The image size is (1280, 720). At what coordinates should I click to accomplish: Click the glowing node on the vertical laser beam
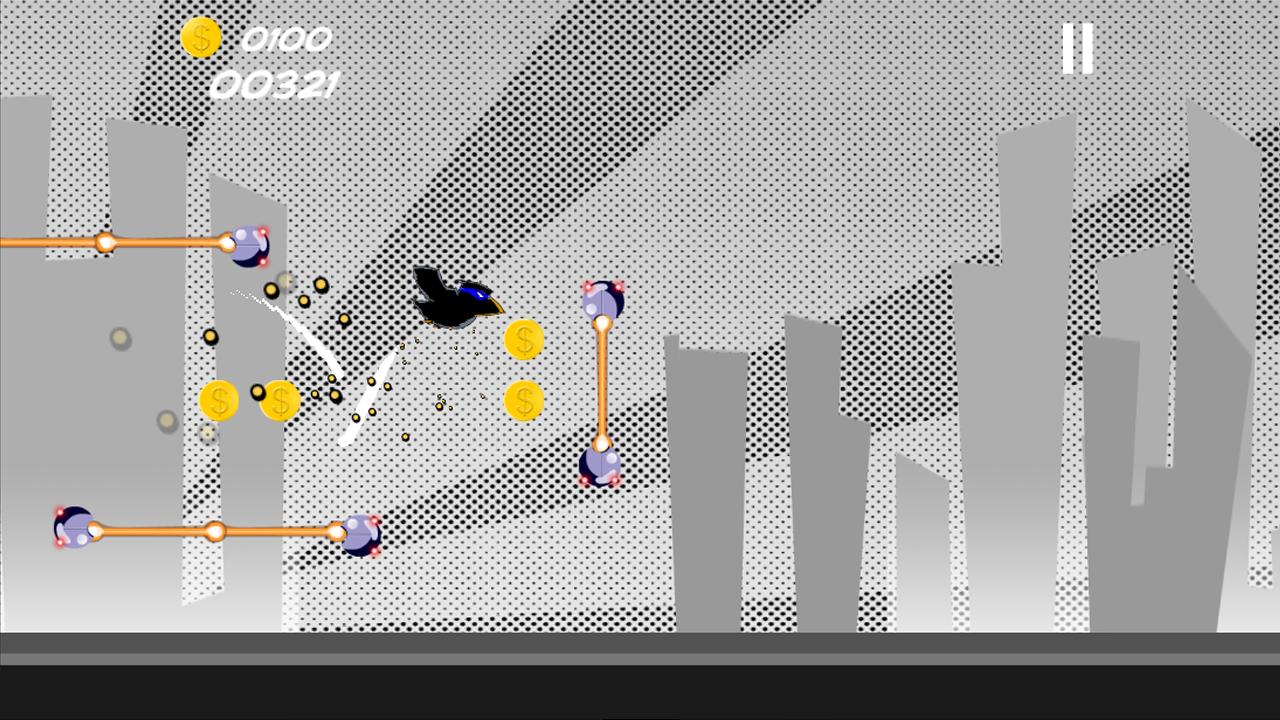(601, 322)
